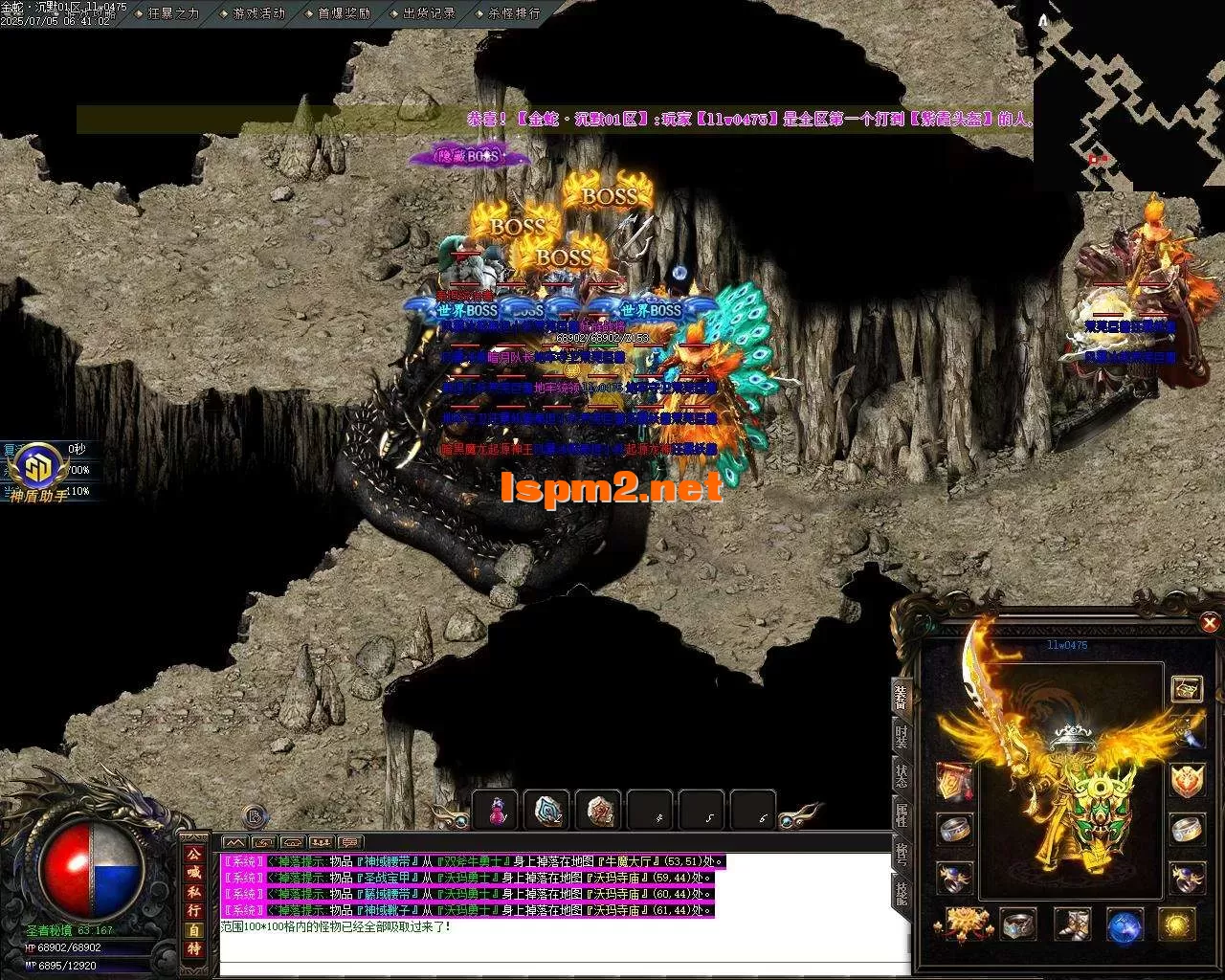Screen dimensions: 1225x980
Task: Switch to the 时装 costume tab
Action: (902, 736)
